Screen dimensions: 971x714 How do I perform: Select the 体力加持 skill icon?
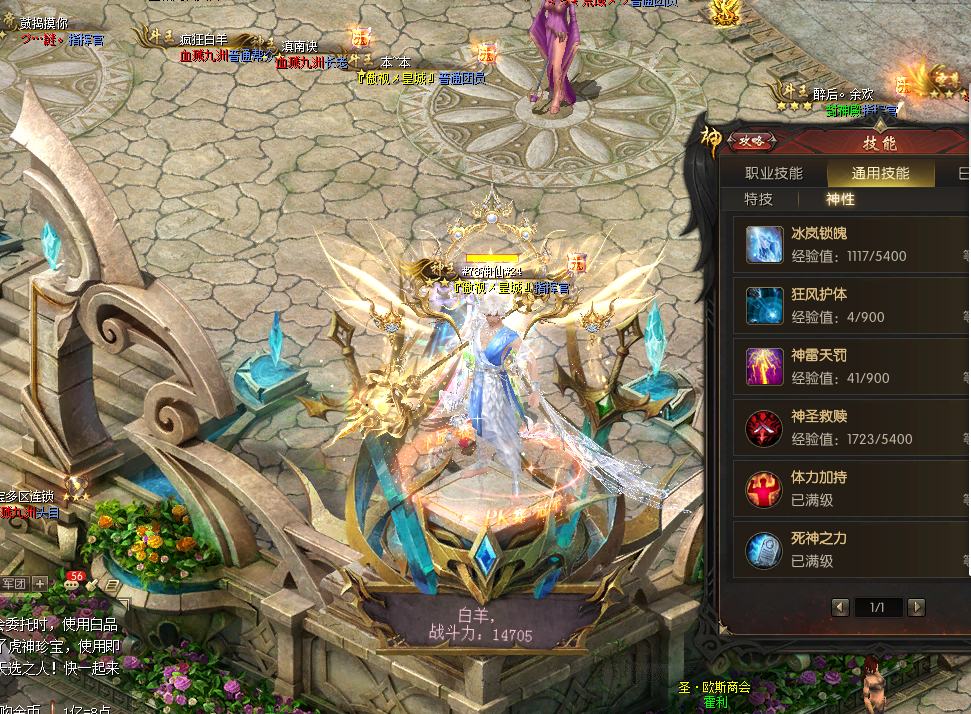tap(765, 490)
